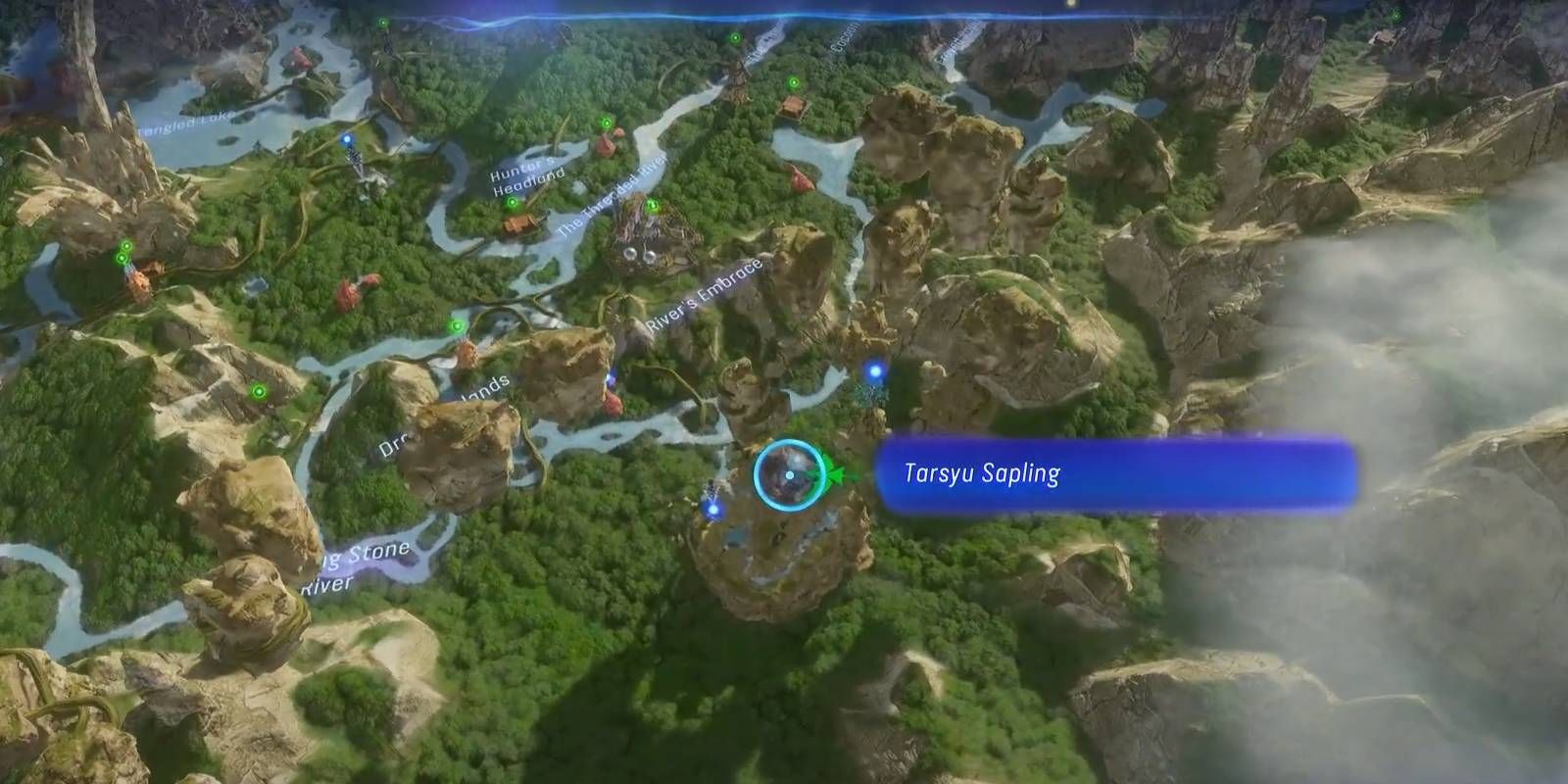The image size is (1568, 784).
Task: Select the highlighted Tarsyu Sapling map marker
Action: 790,476
